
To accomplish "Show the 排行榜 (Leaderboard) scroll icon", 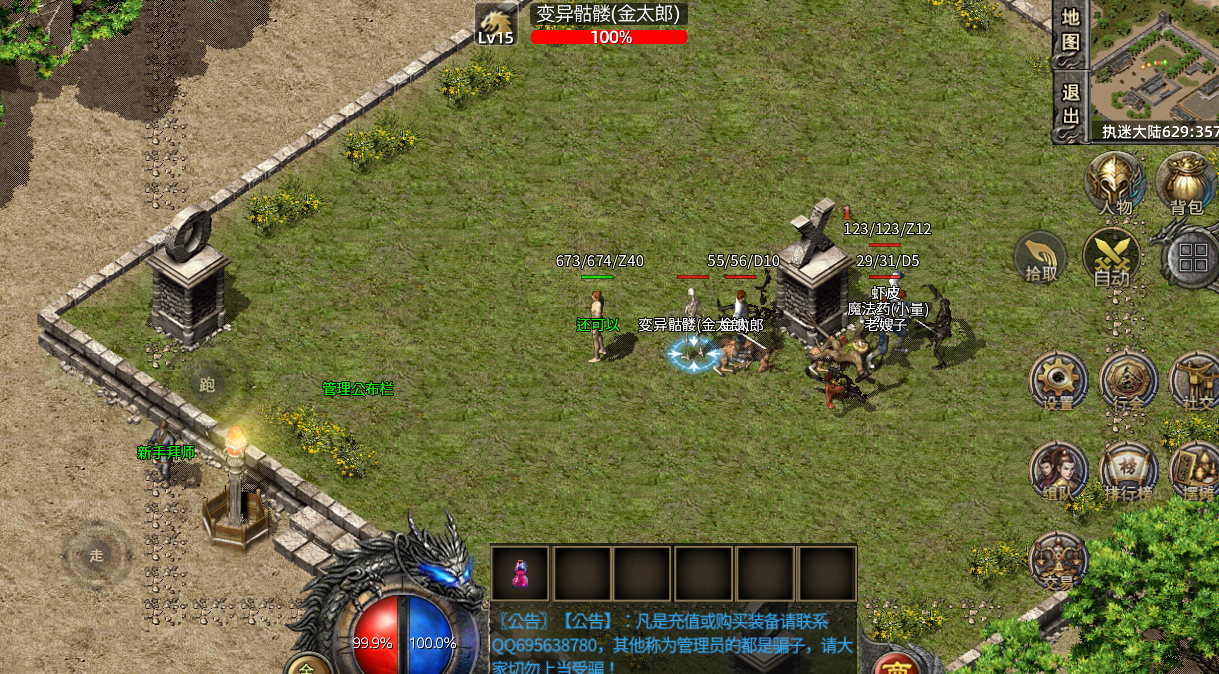I will click(x=1128, y=471).
